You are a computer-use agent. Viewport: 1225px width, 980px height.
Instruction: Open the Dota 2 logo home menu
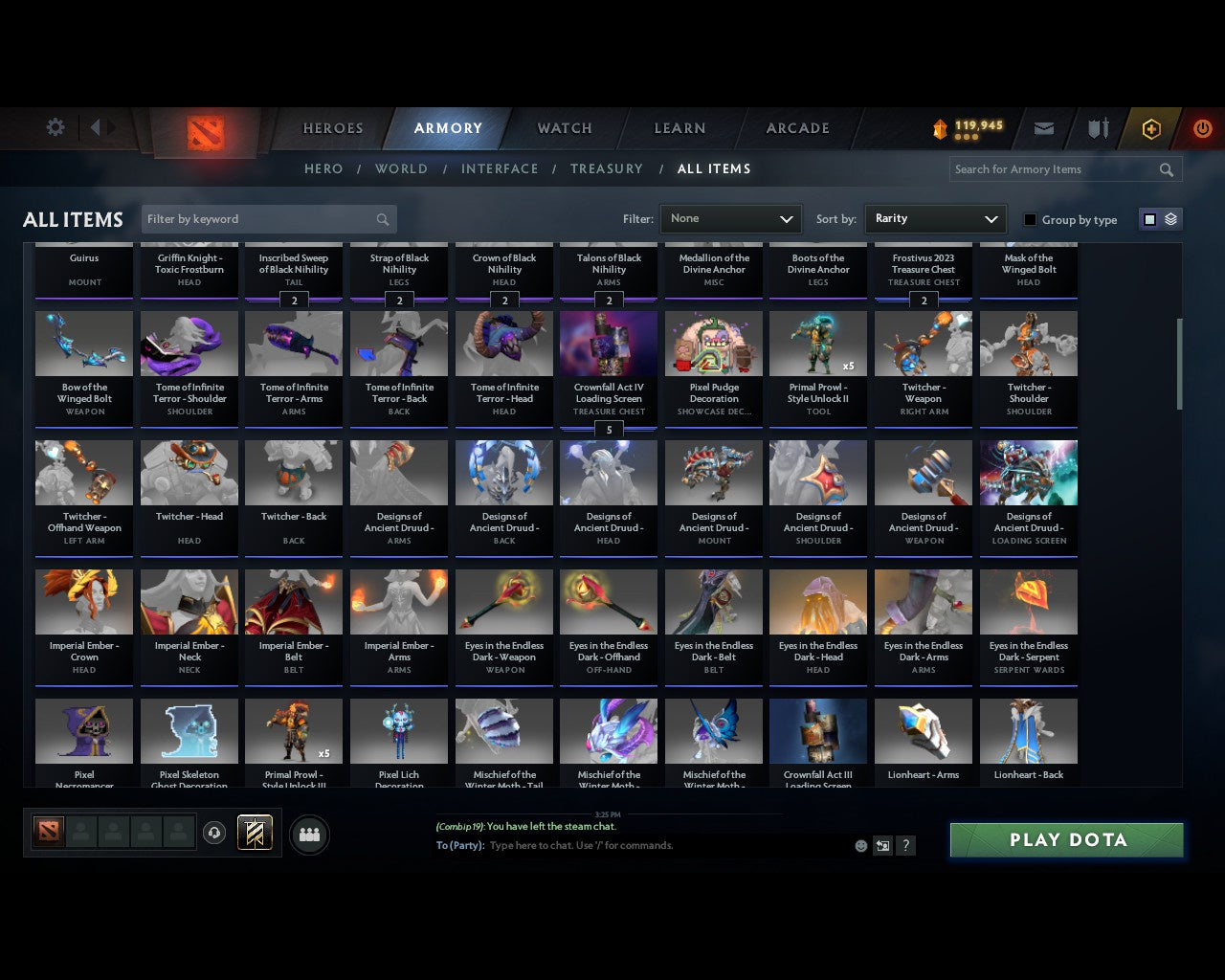coord(204,134)
